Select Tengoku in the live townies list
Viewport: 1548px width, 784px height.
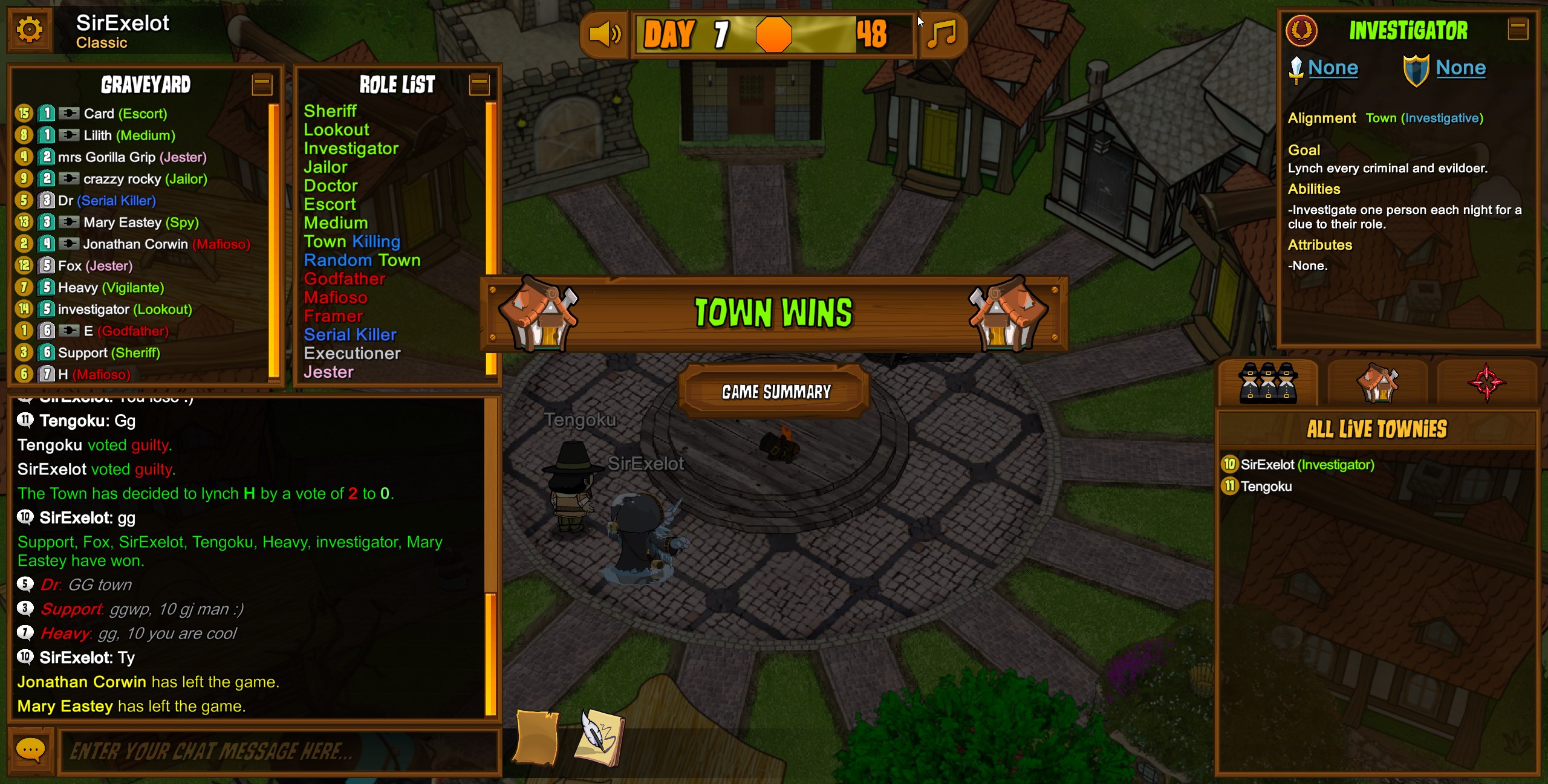(1266, 486)
